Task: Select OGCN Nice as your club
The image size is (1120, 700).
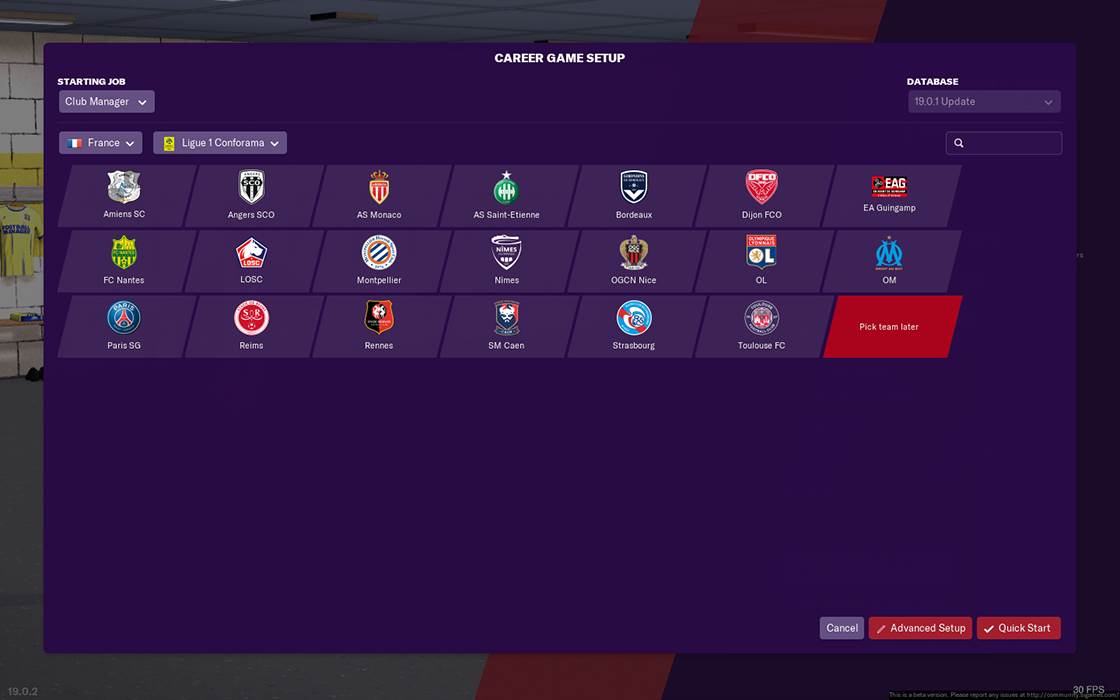Action: click(634, 261)
